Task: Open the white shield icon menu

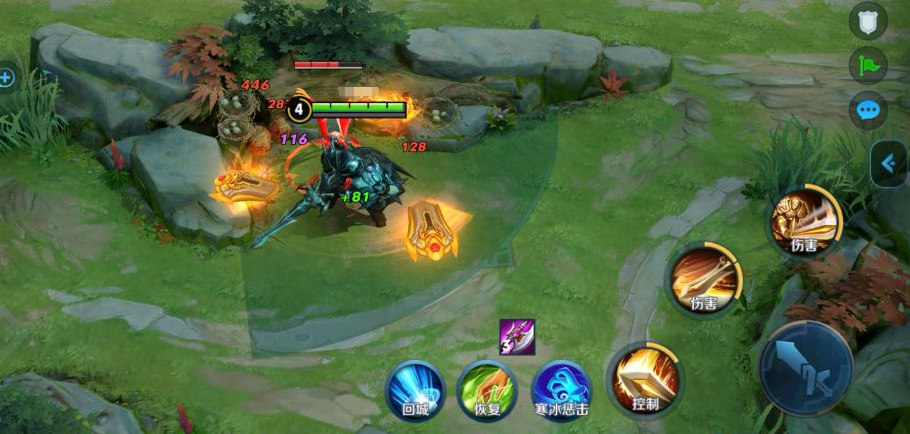Action: pos(867,21)
